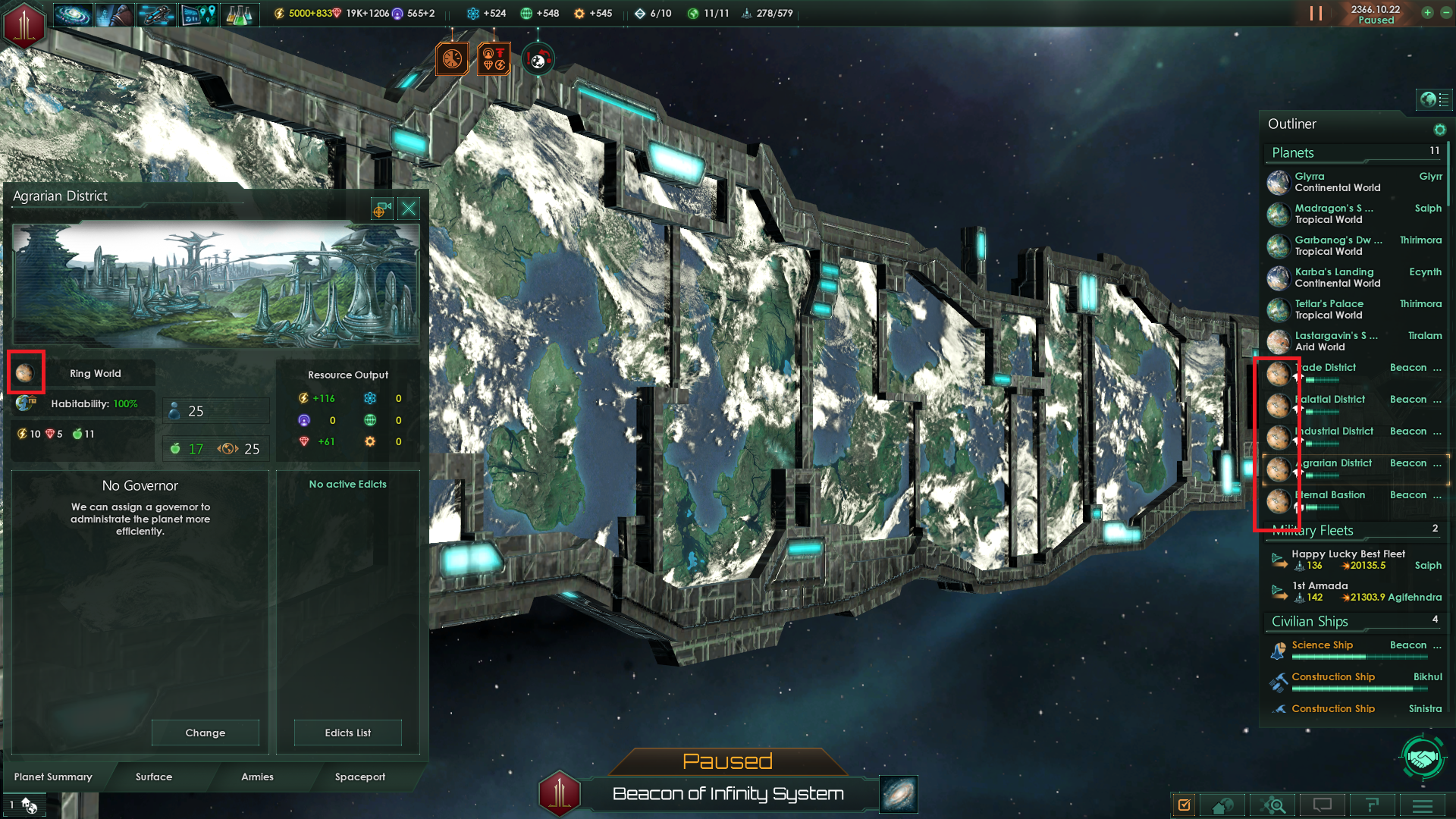Image resolution: width=1456 pixels, height=819 pixels.
Task: Switch to the Surface tab
Action: (154, 777)
